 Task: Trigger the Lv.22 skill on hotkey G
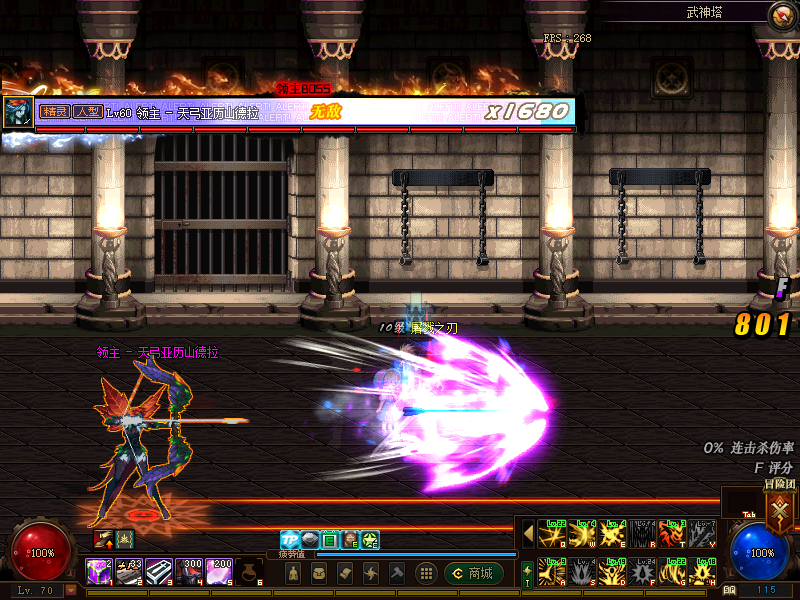pos(674,571)
